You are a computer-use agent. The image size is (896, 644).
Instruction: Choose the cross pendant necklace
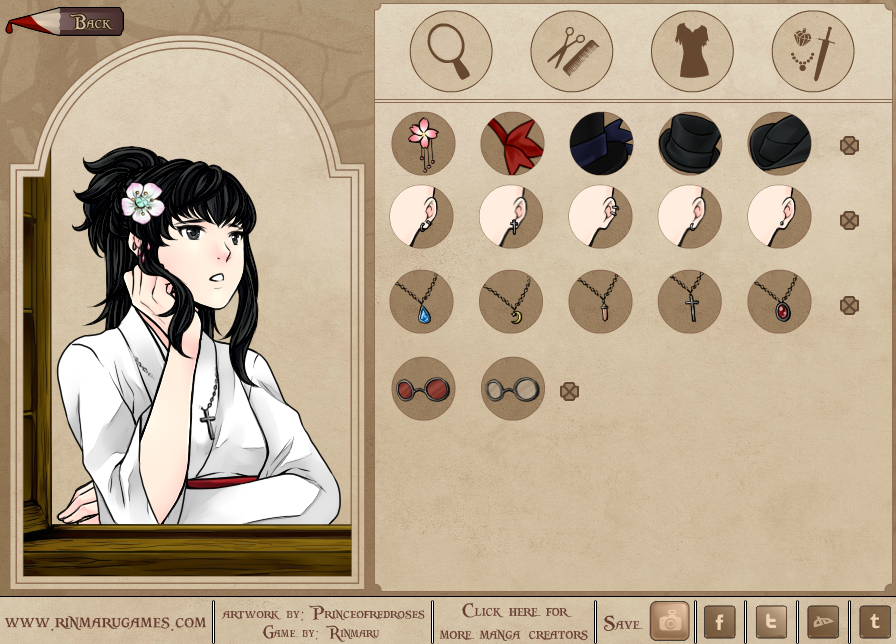(x=690, y=301)
